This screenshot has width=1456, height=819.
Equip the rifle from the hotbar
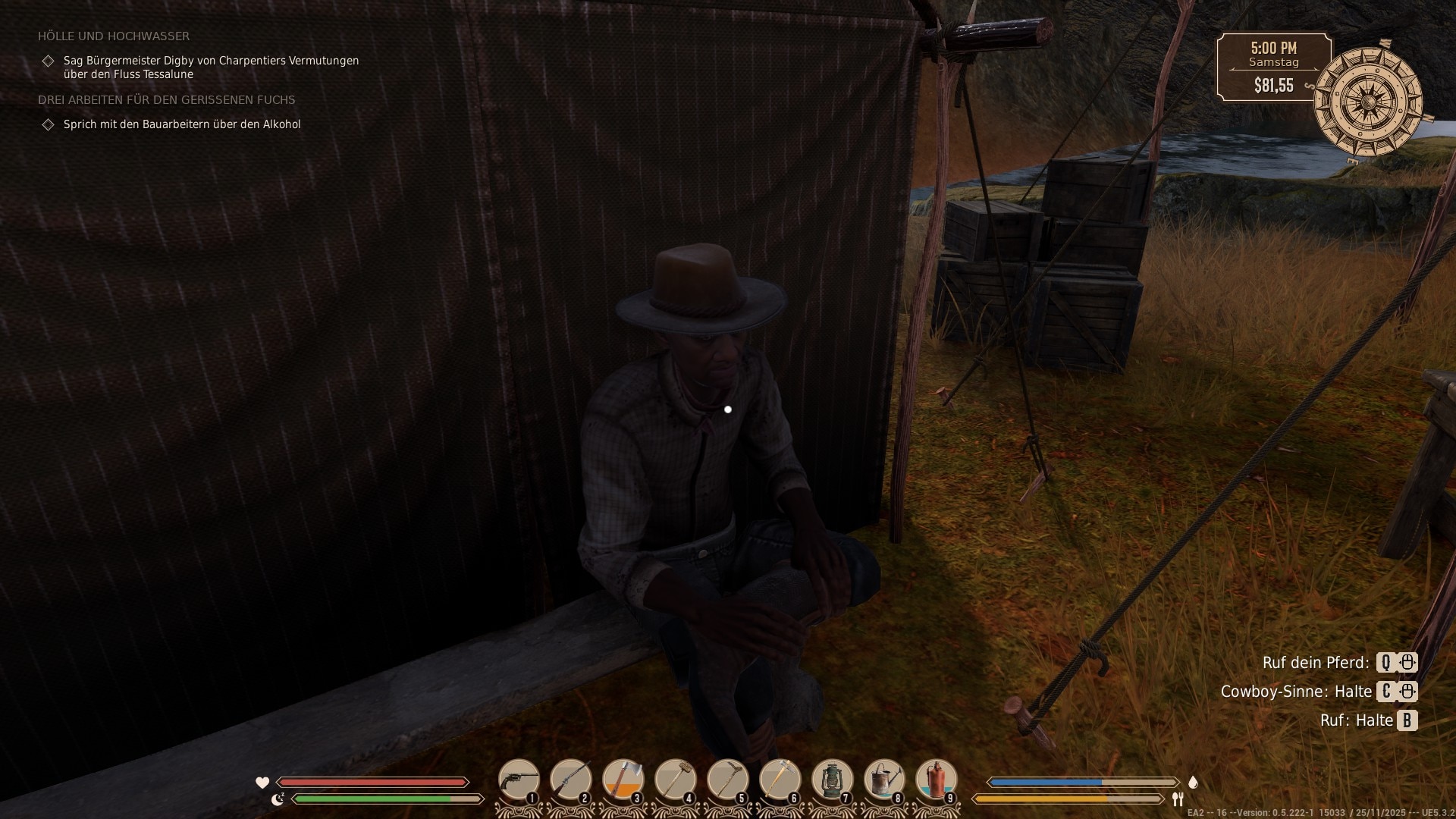tap(571, 780)
